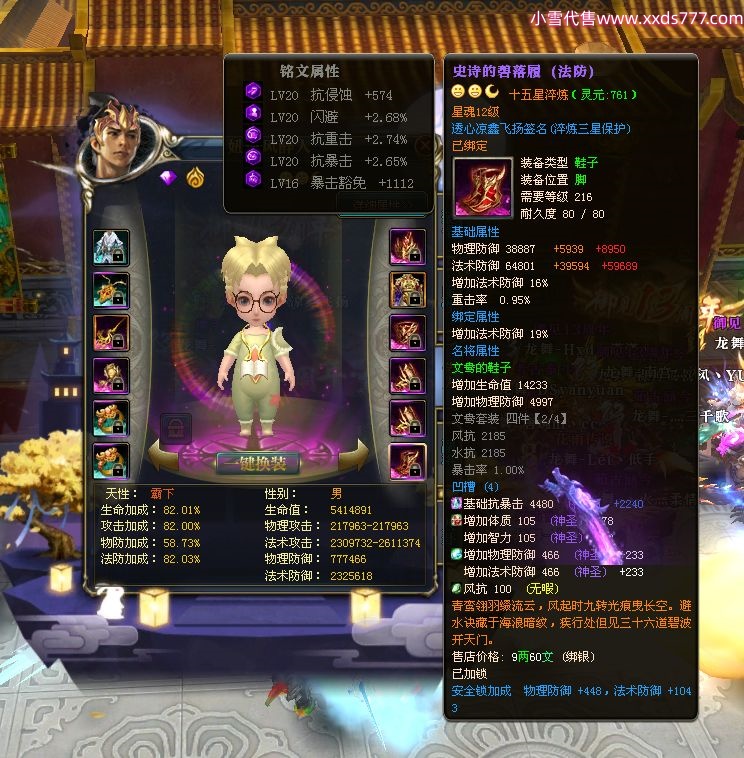Click the golden flame emblem icon

point(194,178)
